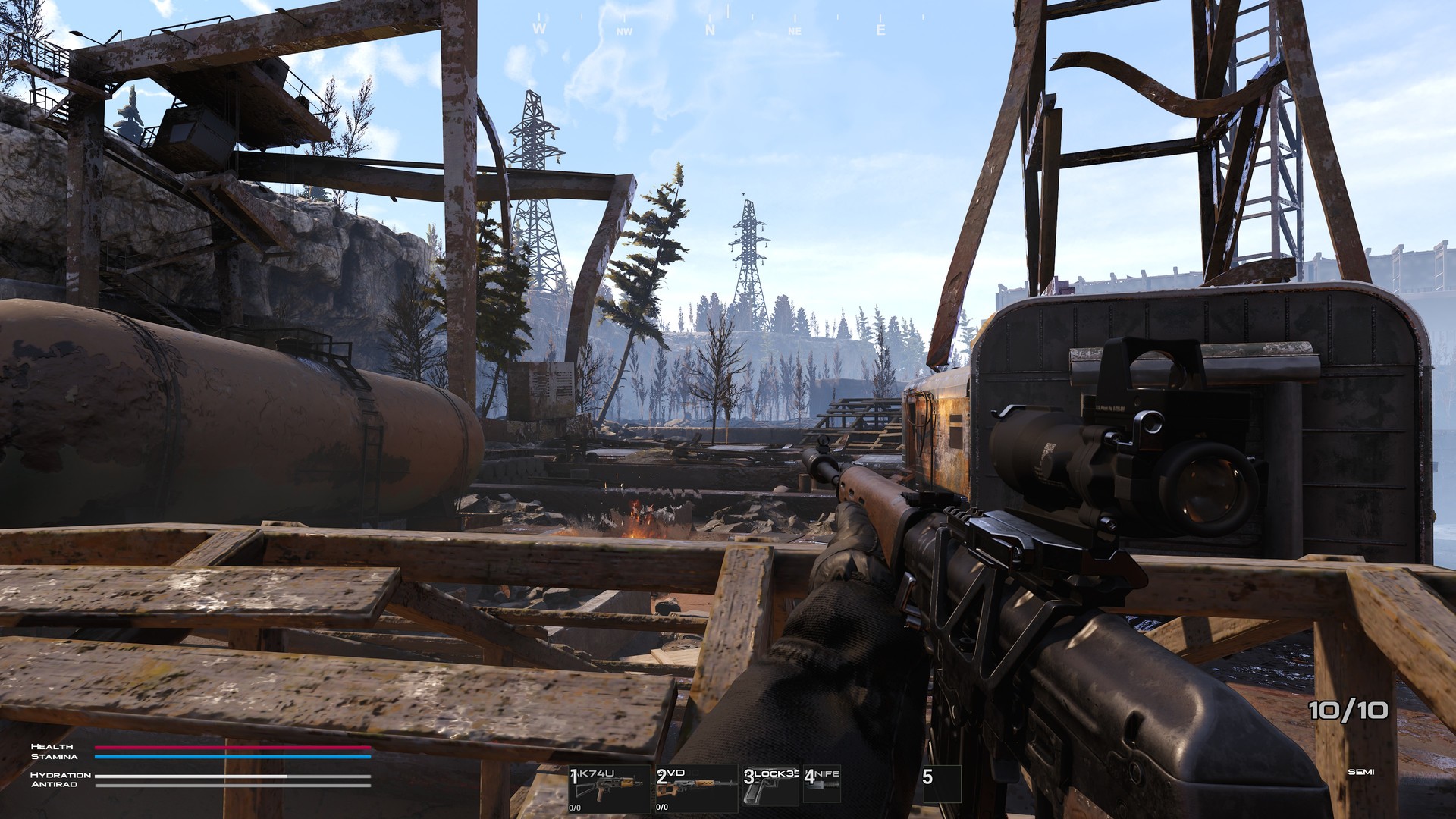Switch to the SVD rifle slot
Viewport: 1456px width, 819px height.
[x=696, y=789]
